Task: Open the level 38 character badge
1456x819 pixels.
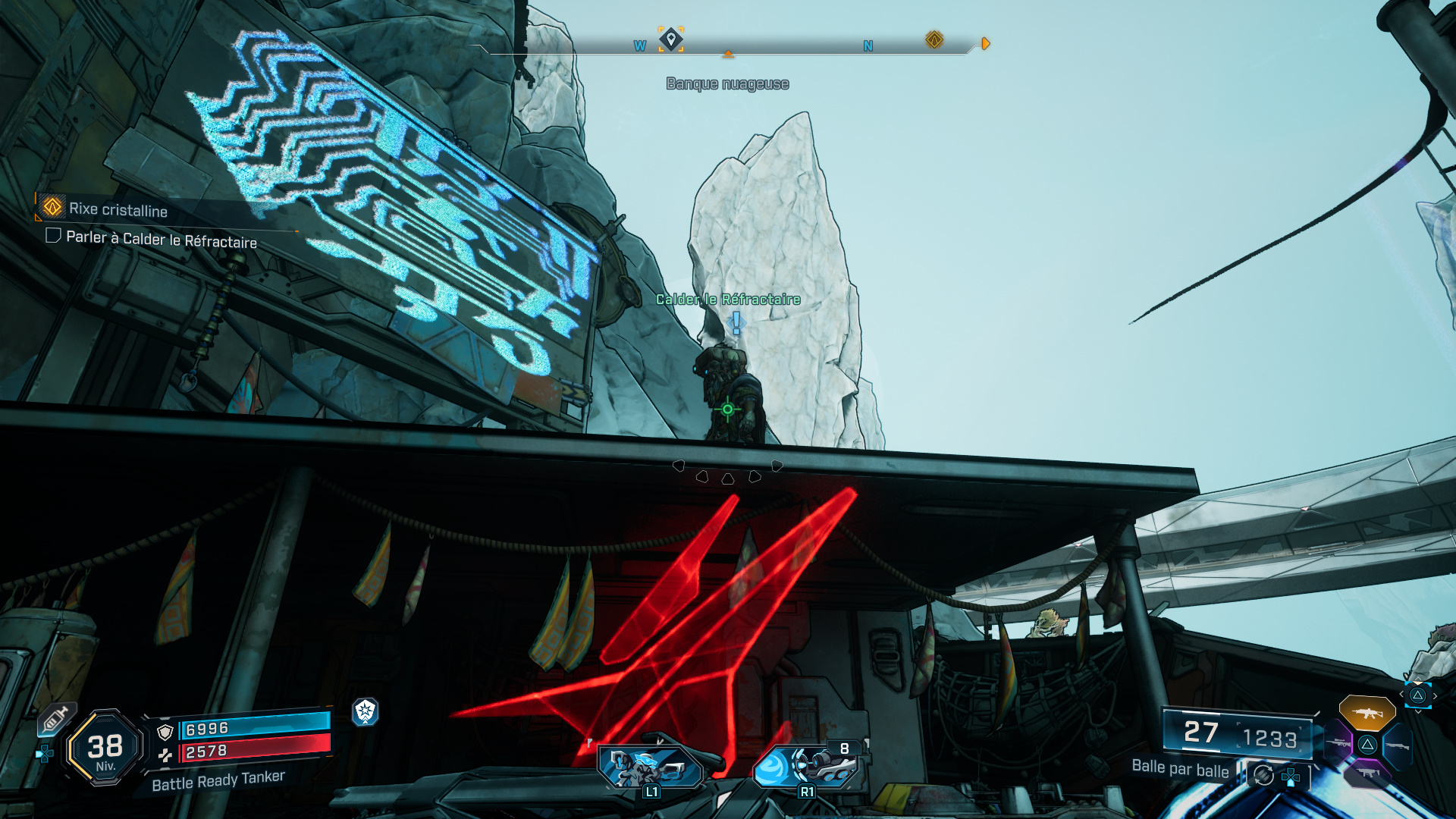Action: point(105,748)
